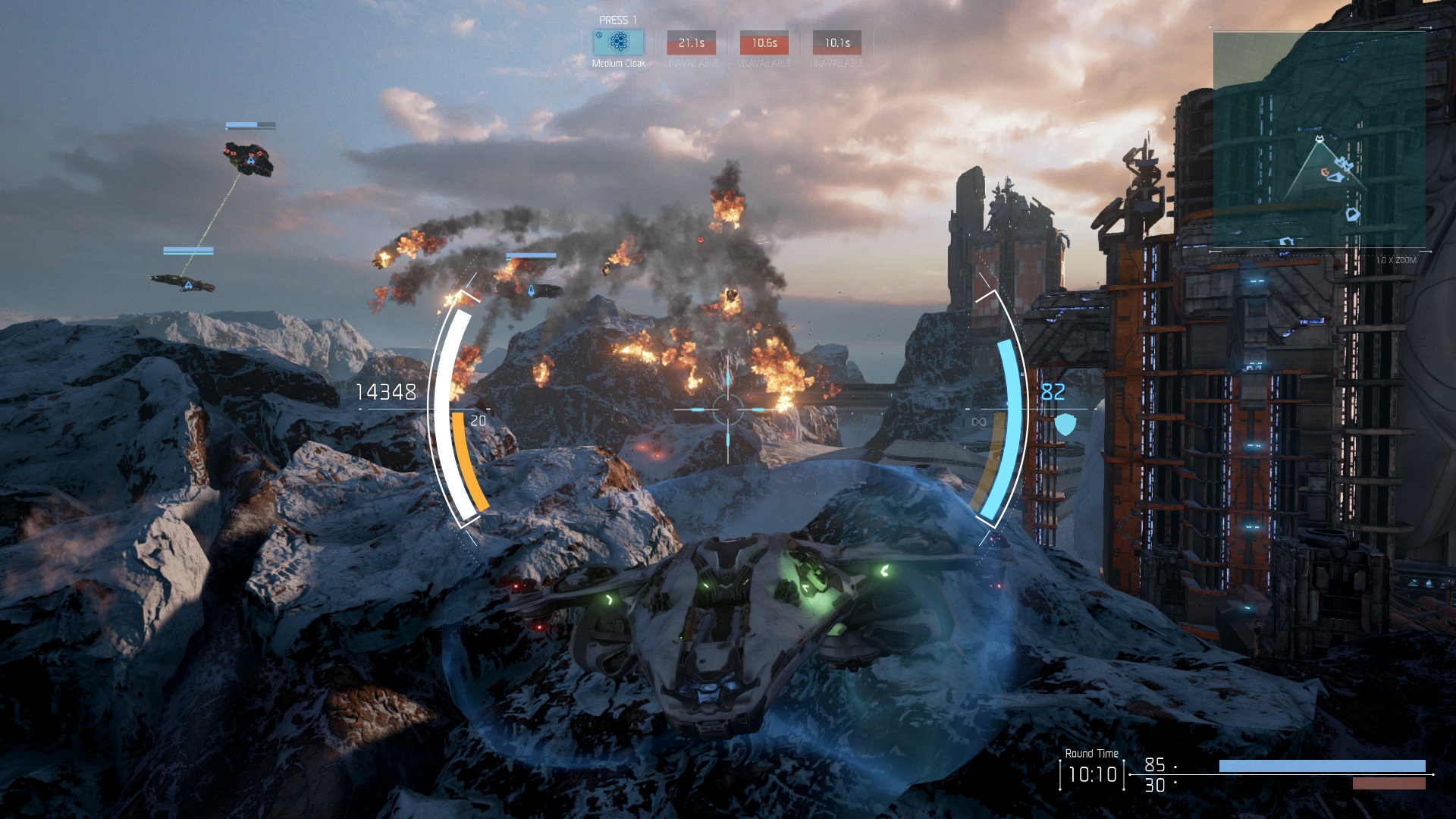Activate the Medium Cloak ability

(x=619, y=42)
